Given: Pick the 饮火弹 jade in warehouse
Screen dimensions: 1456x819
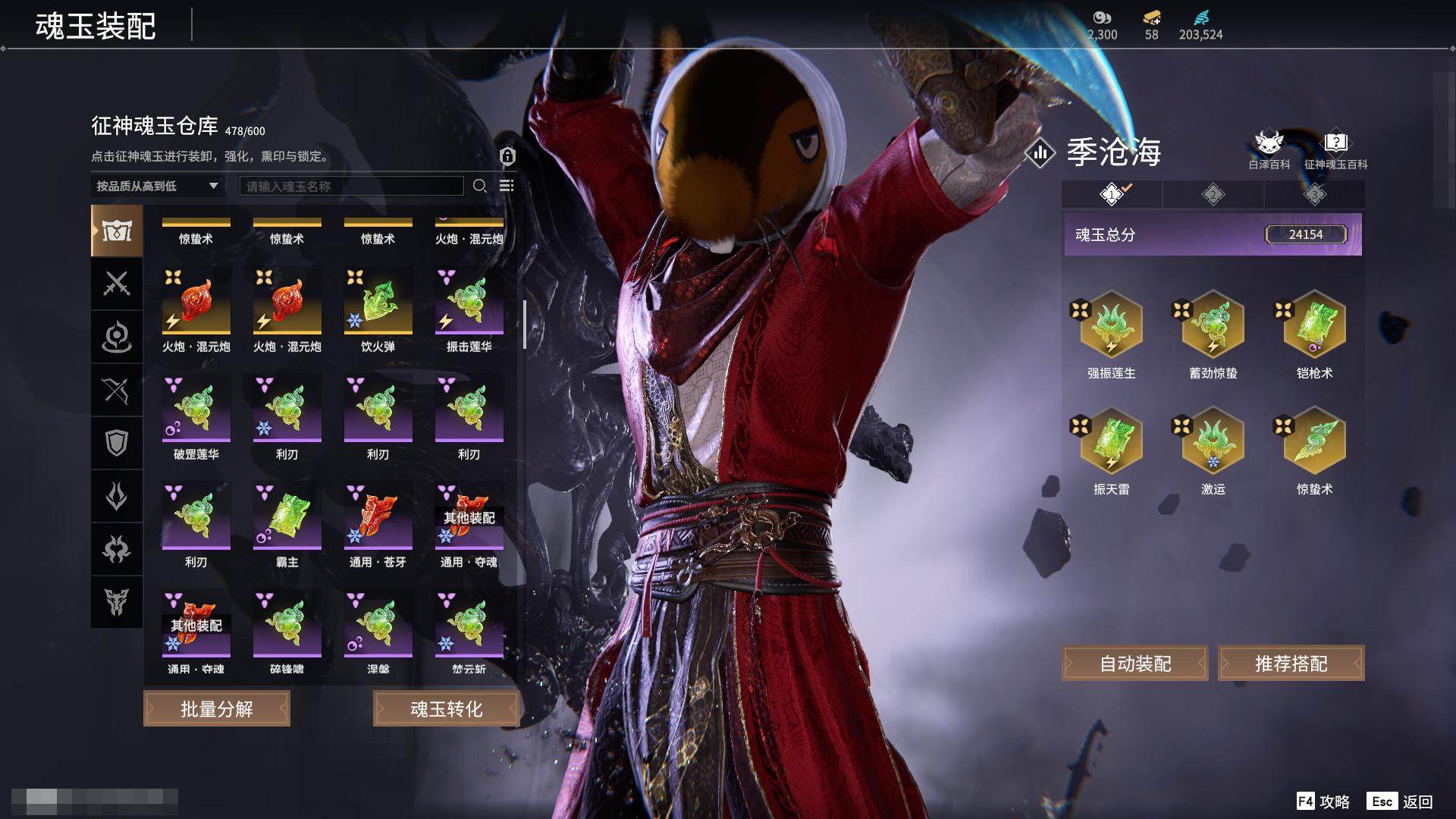Looking at the screenshot, I should pos(378,304).
